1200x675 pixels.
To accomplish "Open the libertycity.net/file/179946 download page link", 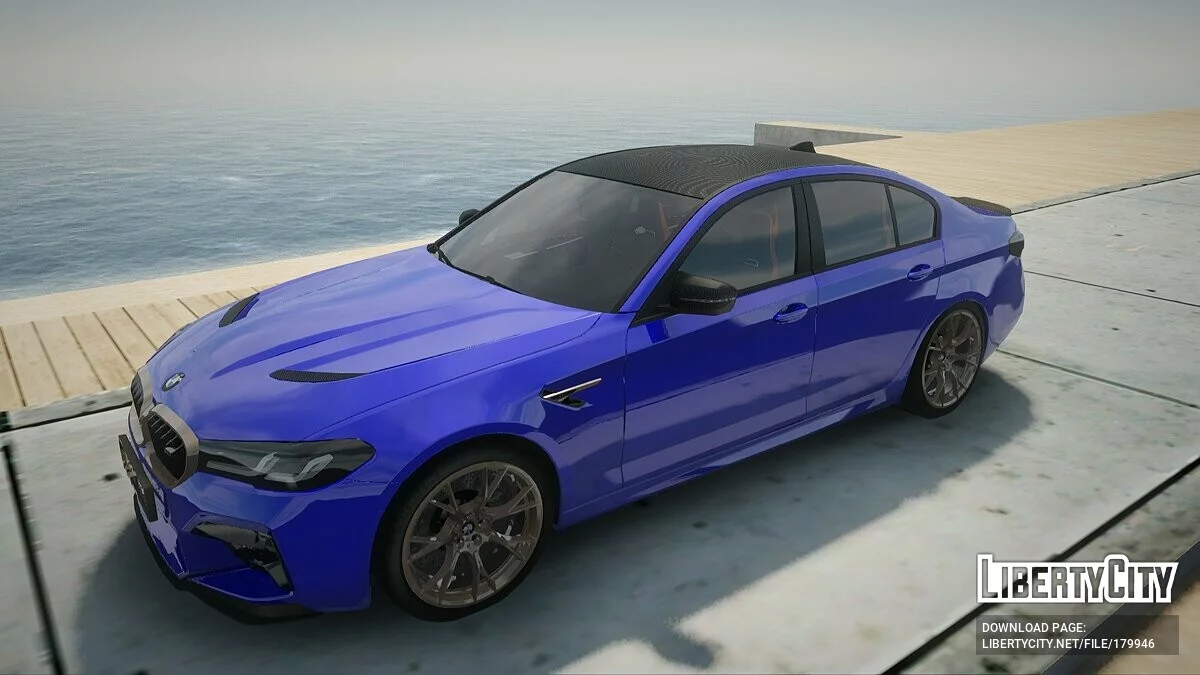I will (1067, 644).
